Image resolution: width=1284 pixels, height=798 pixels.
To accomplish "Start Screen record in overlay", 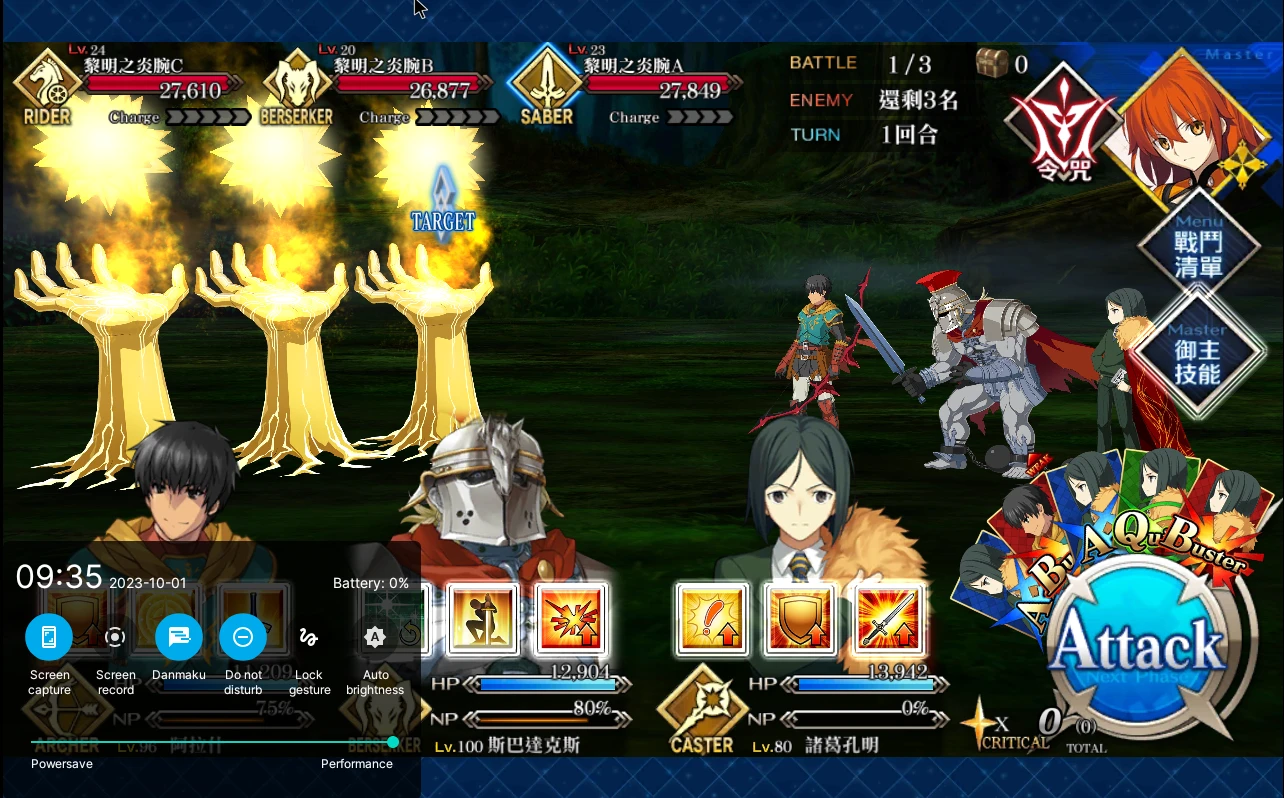I will click(x=115, y=636).
